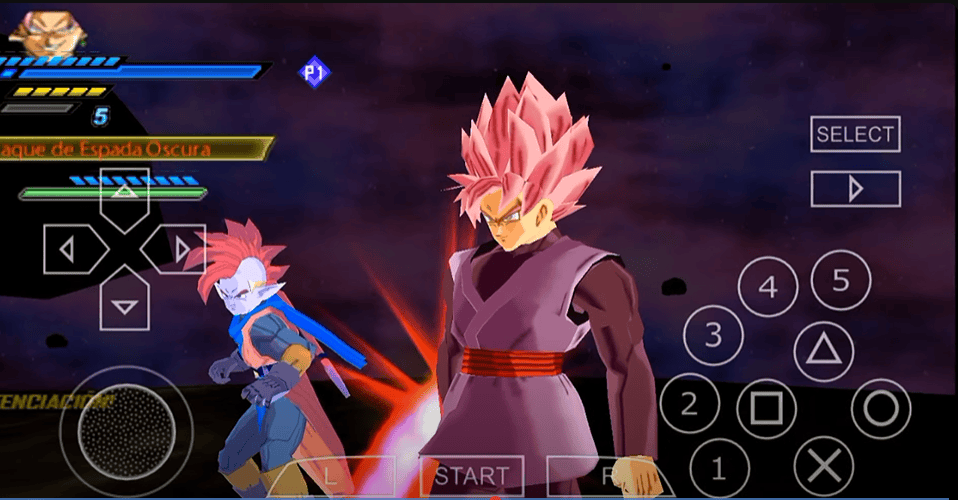Screen dimensions: 958x500
Task: Tap the START touch button
Action: 472,477
